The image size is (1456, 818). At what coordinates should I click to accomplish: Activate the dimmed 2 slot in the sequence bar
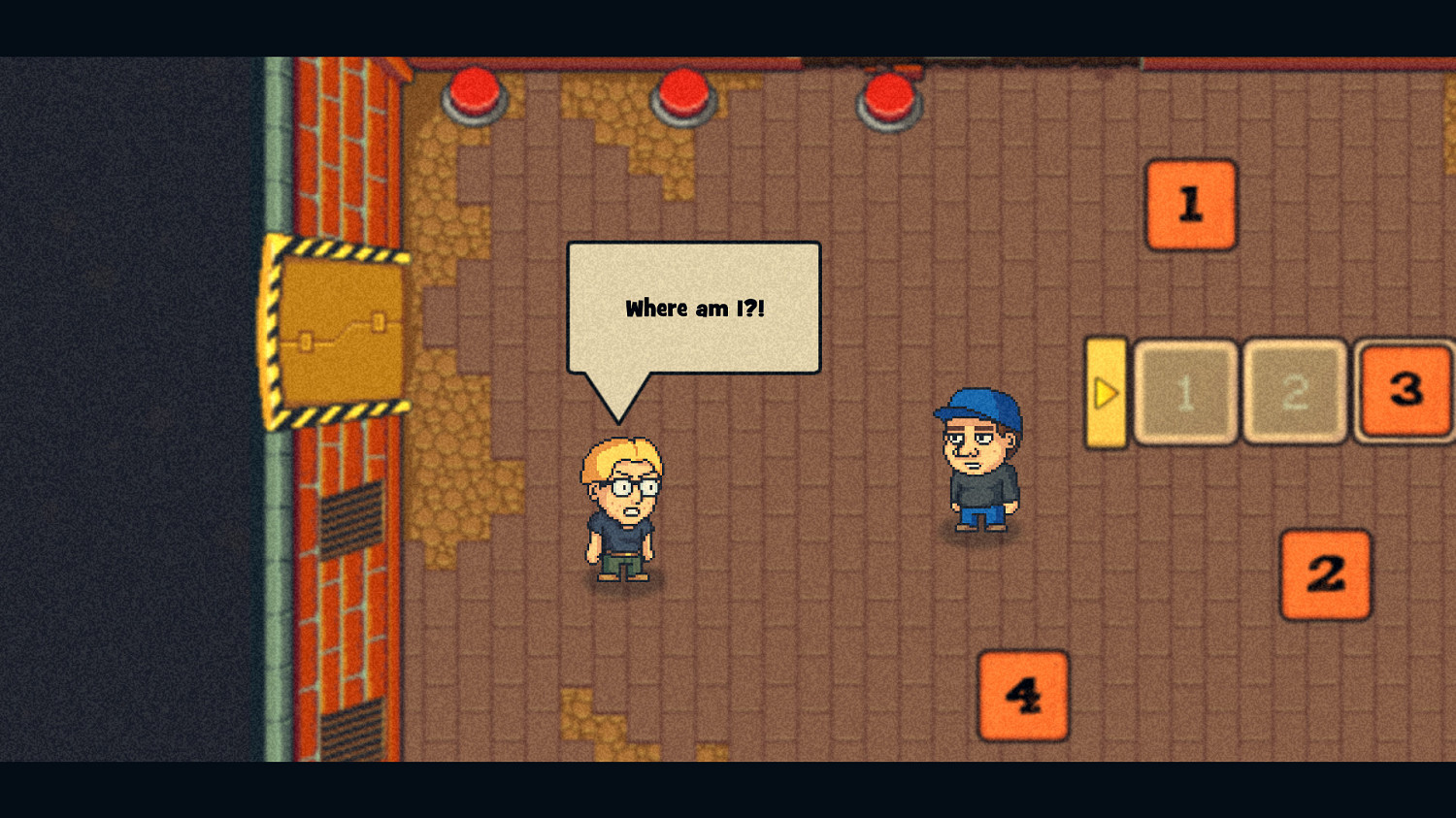1293,392
